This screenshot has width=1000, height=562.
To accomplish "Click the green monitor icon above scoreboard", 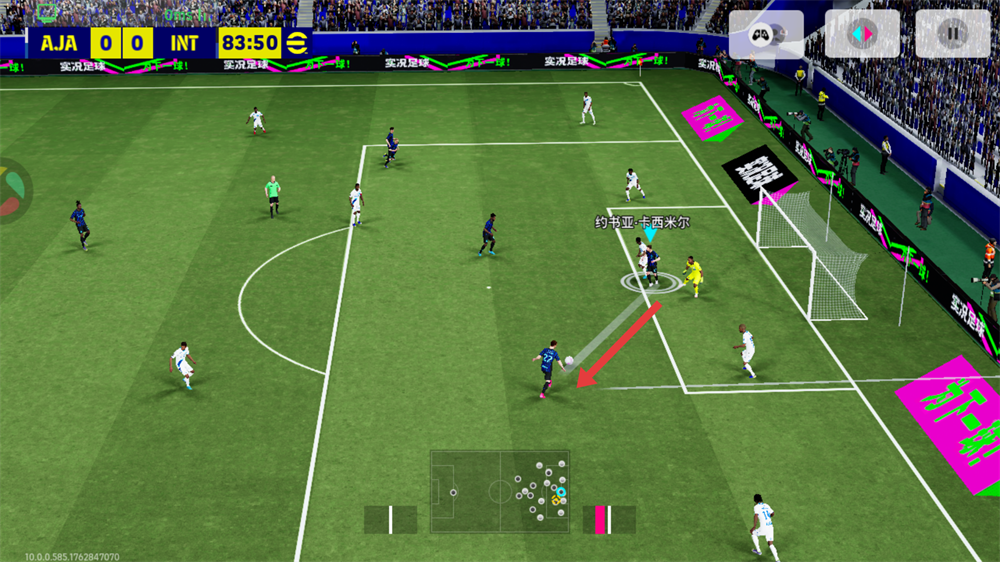I will pyautogui.click(x=47, y=12).
